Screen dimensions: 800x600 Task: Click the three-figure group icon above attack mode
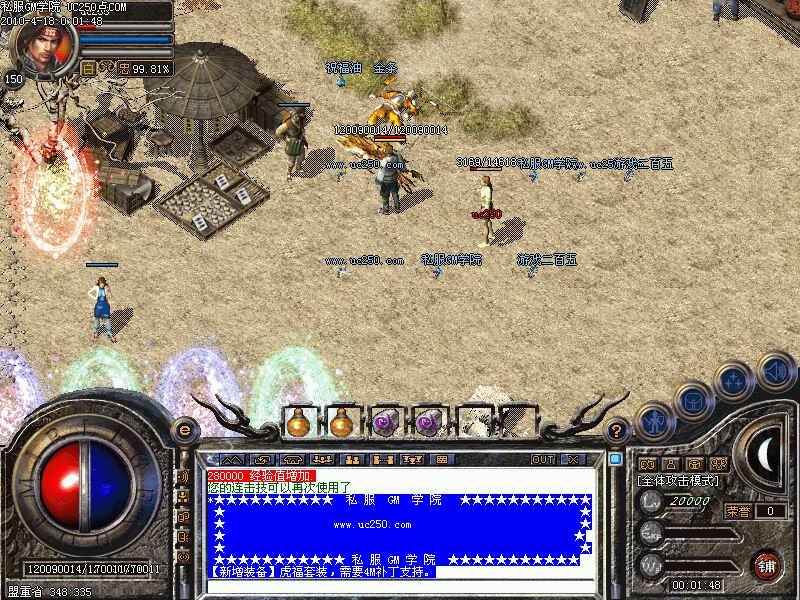719,464
